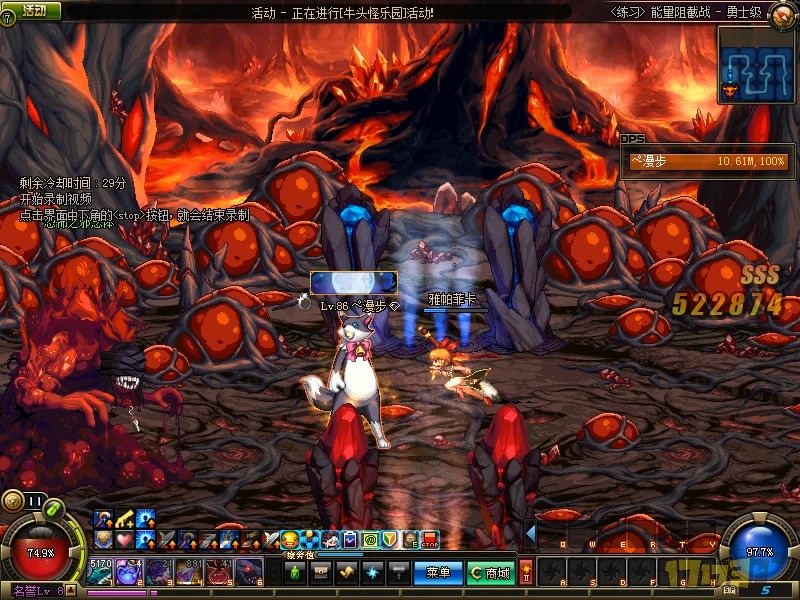The width and height of the screenshot is (800, 600).
Task: Open the 活动 events button
Action: 34,10
